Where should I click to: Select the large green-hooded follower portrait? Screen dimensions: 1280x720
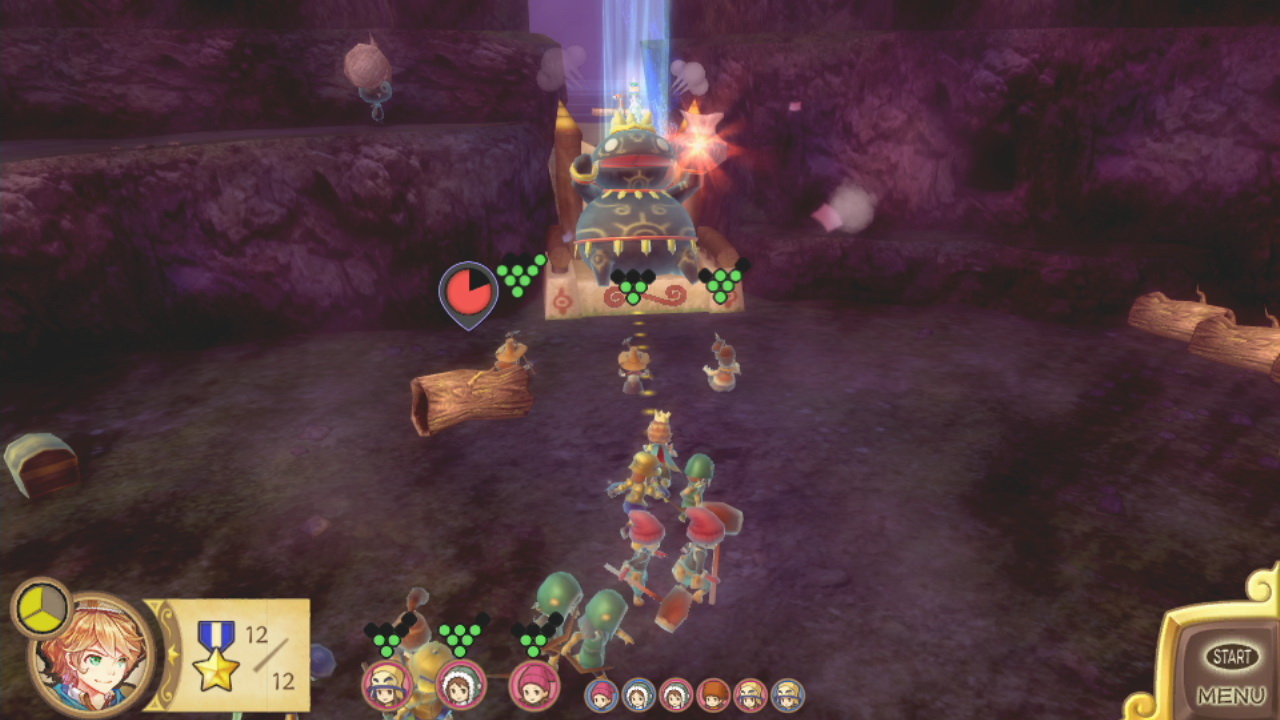click(x=461, y=685)
